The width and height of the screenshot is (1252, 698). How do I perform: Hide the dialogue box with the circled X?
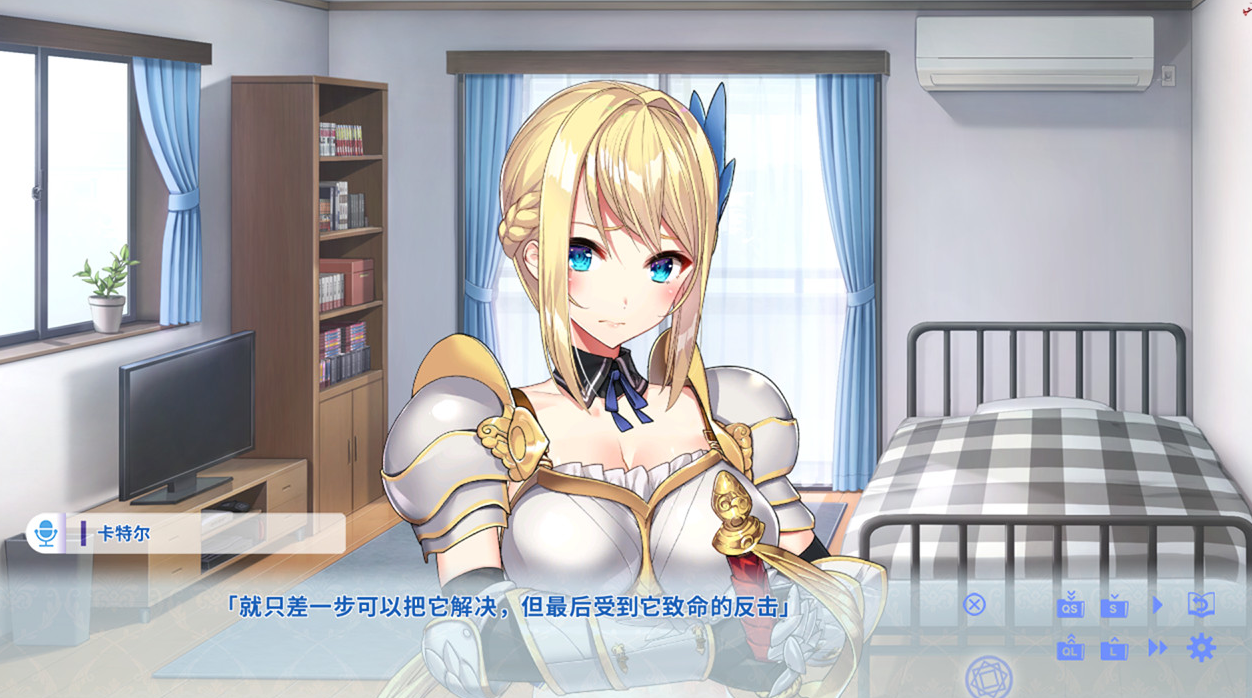[x=974, y=604]
